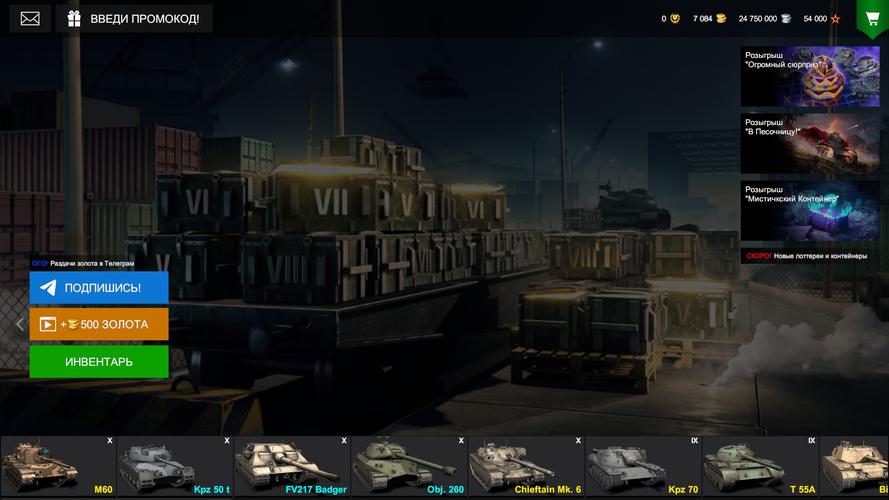Choose the Chieftain Mk. 6 tank
889x500 pixels.
526,466
